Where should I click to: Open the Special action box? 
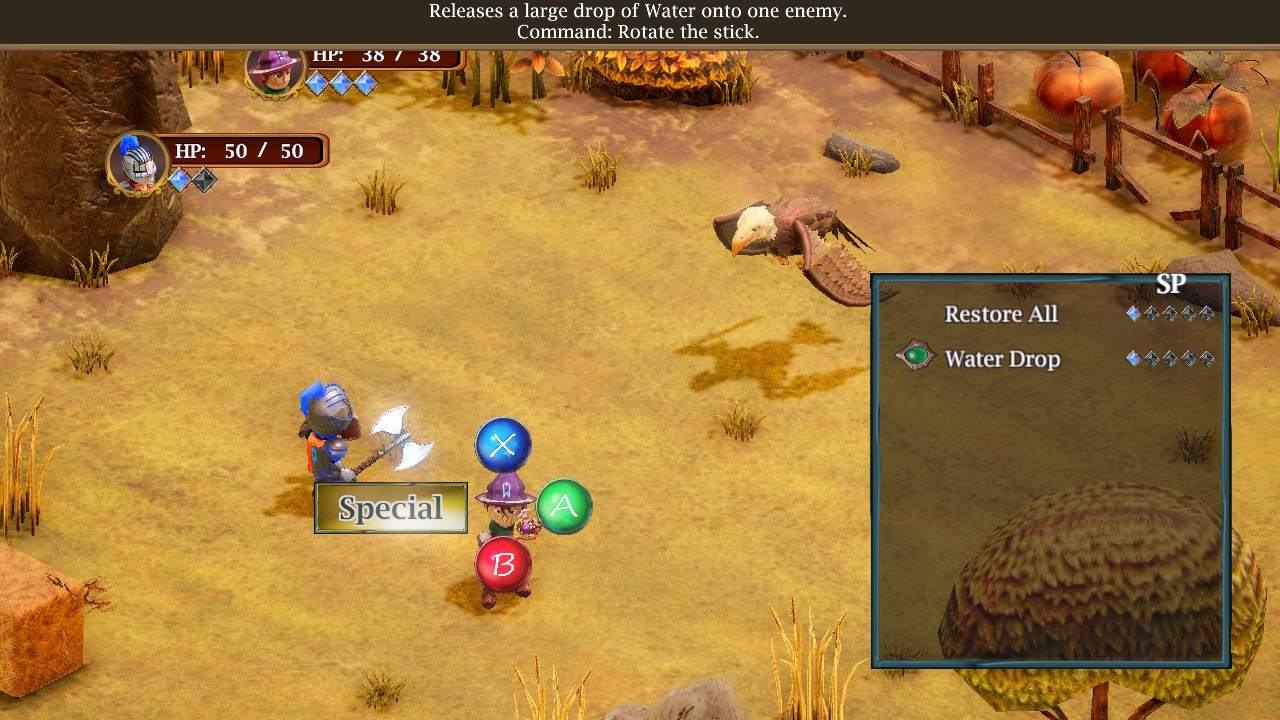(390, 508)
